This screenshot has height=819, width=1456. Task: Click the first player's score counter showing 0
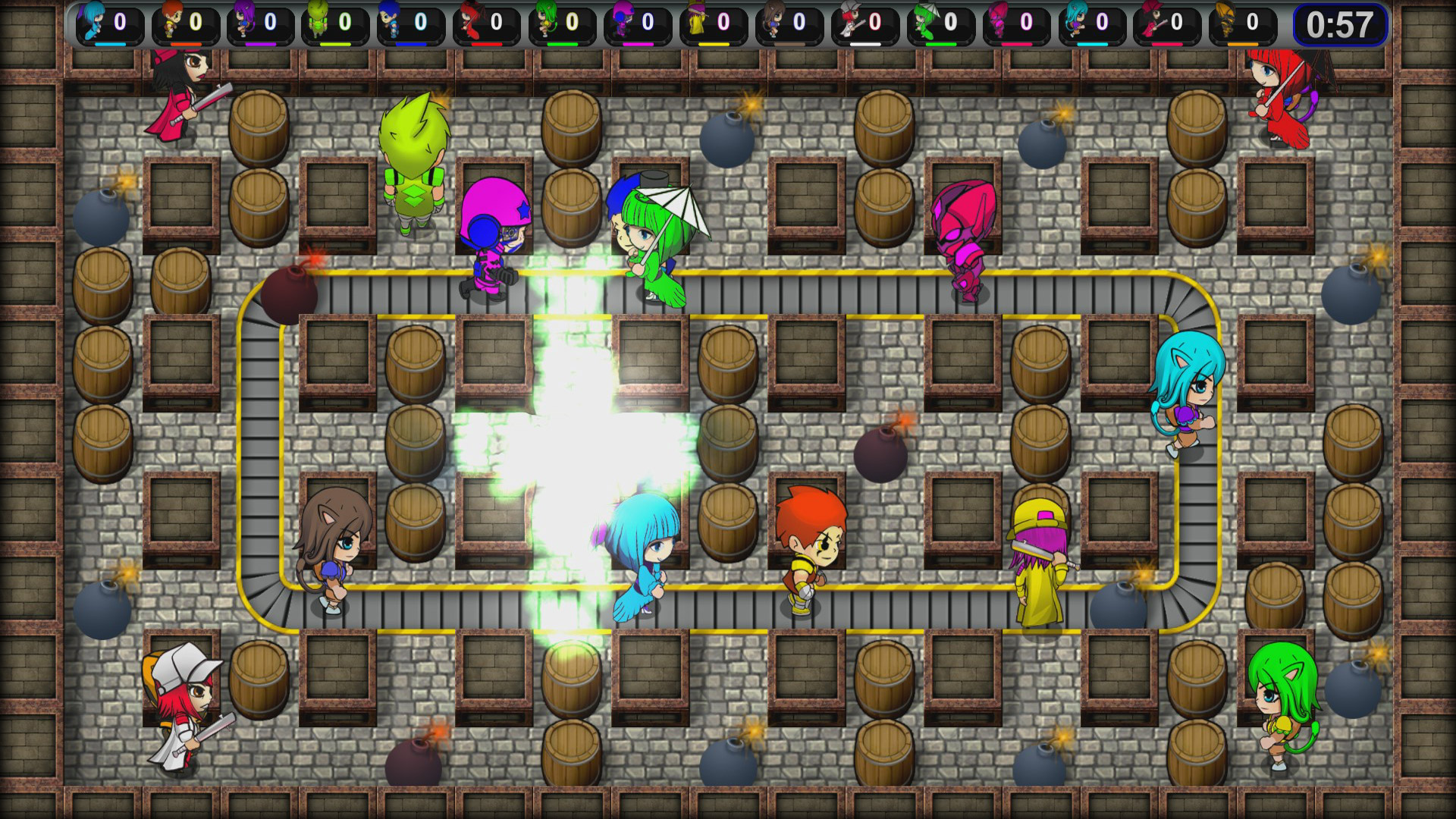[121, 23]
